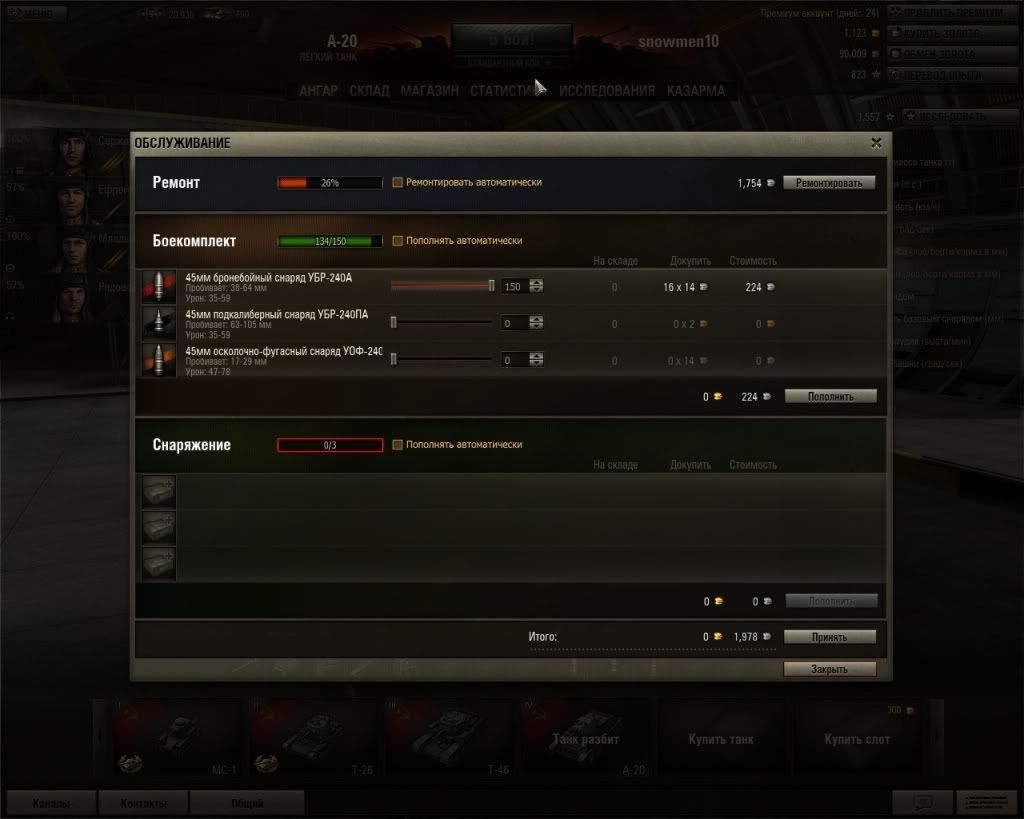
Task: Close the Обслуживание dialog with the X
Action: coord(876,143)
